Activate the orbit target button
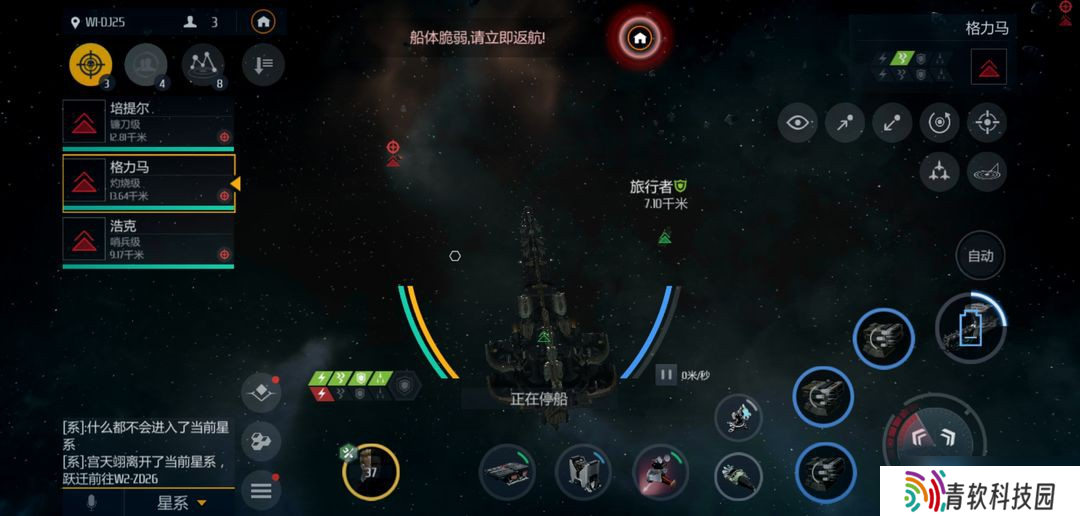Viewport: 1080px width, 516px height. (939, 123)
